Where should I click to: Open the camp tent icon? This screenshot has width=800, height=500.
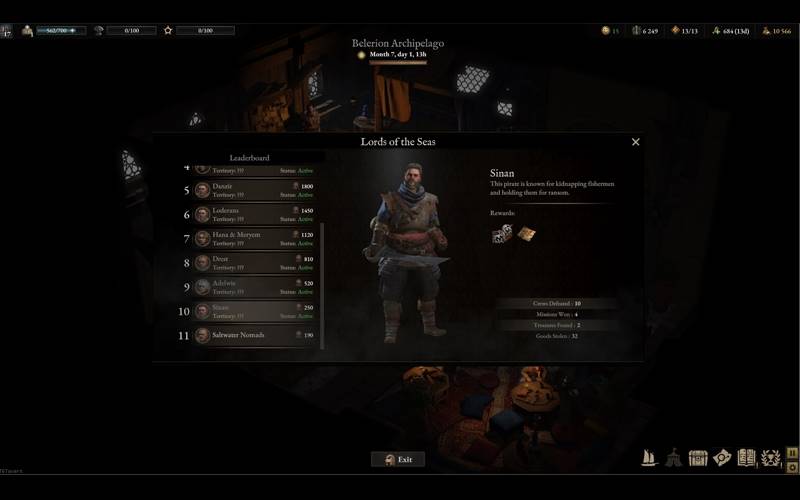(x=674, y=458)
